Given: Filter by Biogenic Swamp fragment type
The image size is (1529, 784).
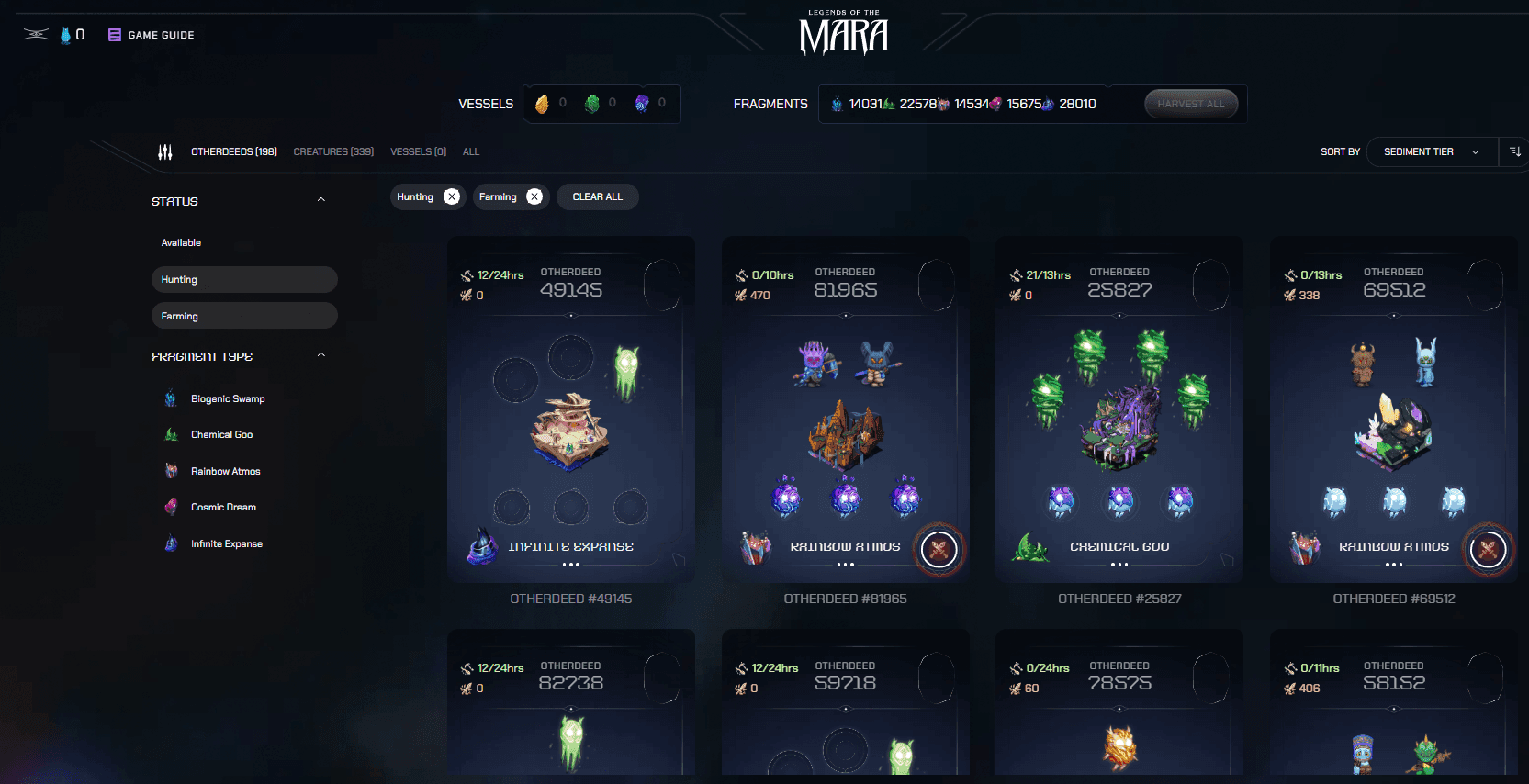Looking at the screenshot, I should point(228,398).
